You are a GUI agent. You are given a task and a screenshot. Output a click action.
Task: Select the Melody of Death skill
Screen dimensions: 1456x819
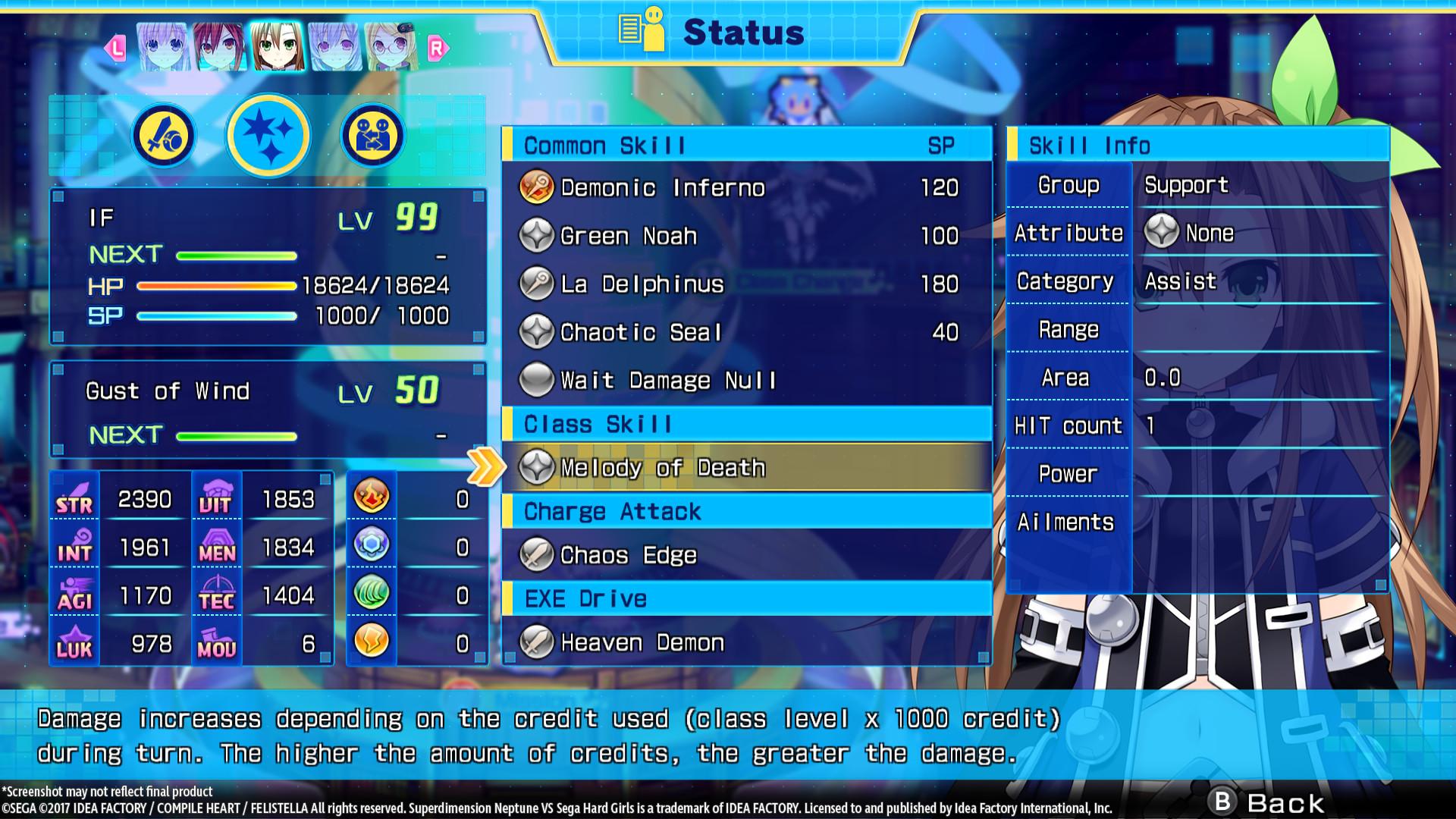coord(660,467)
